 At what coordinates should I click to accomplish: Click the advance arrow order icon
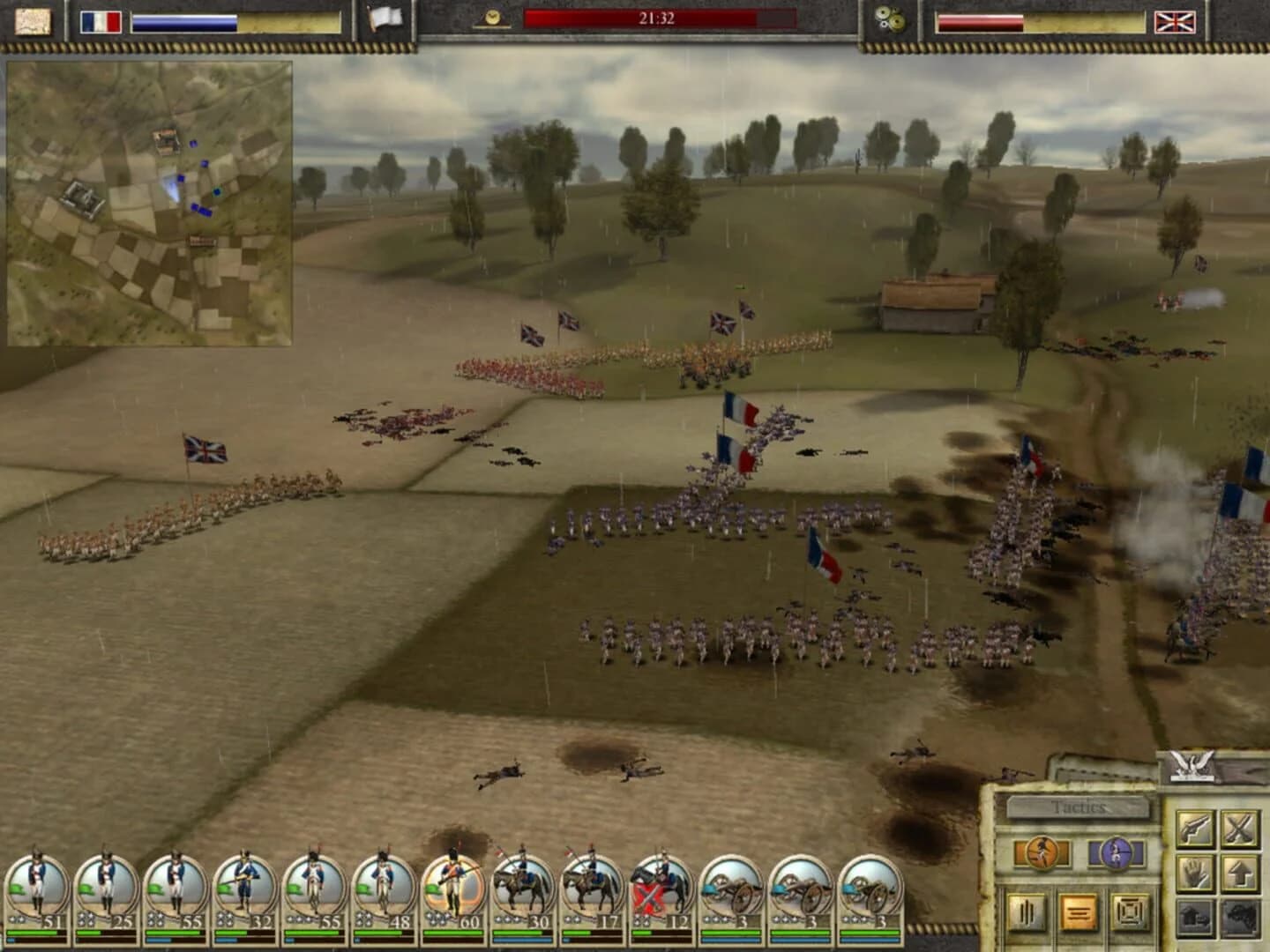(x=1238, y=873)
